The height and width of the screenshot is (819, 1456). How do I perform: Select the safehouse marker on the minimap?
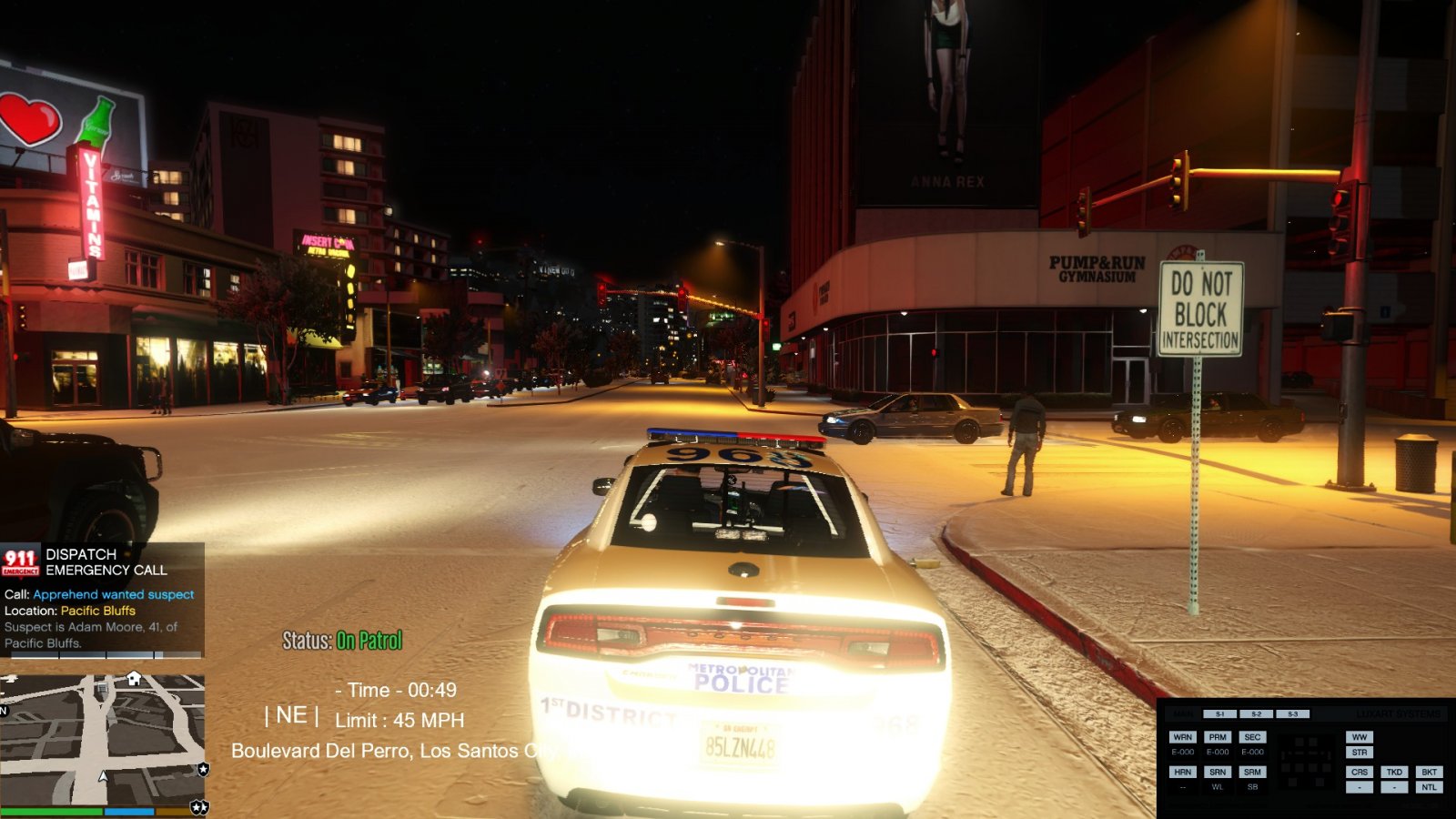tap(134, 678)
